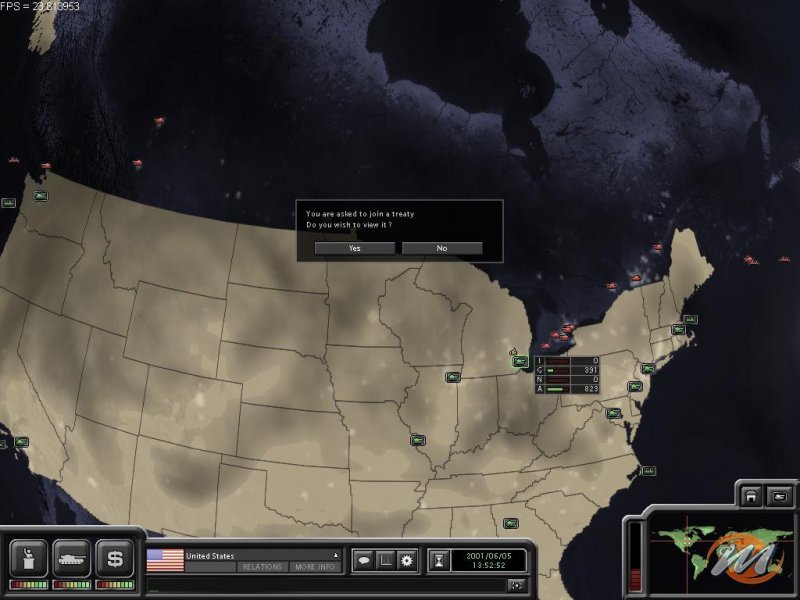This screenshot has width=800, height=600.
Task: Open the military tank panel
Action: point(72,557)
